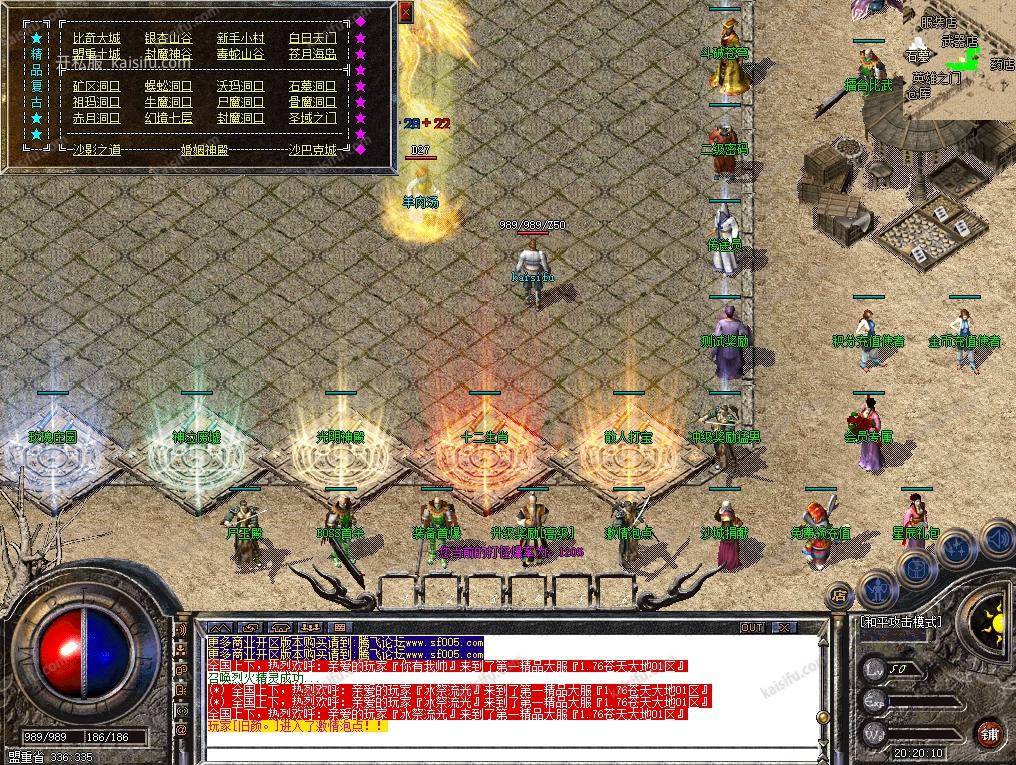The image size is (1016, 765).
Task: Choose the 圣域之门 destination link
Action: 312,118
